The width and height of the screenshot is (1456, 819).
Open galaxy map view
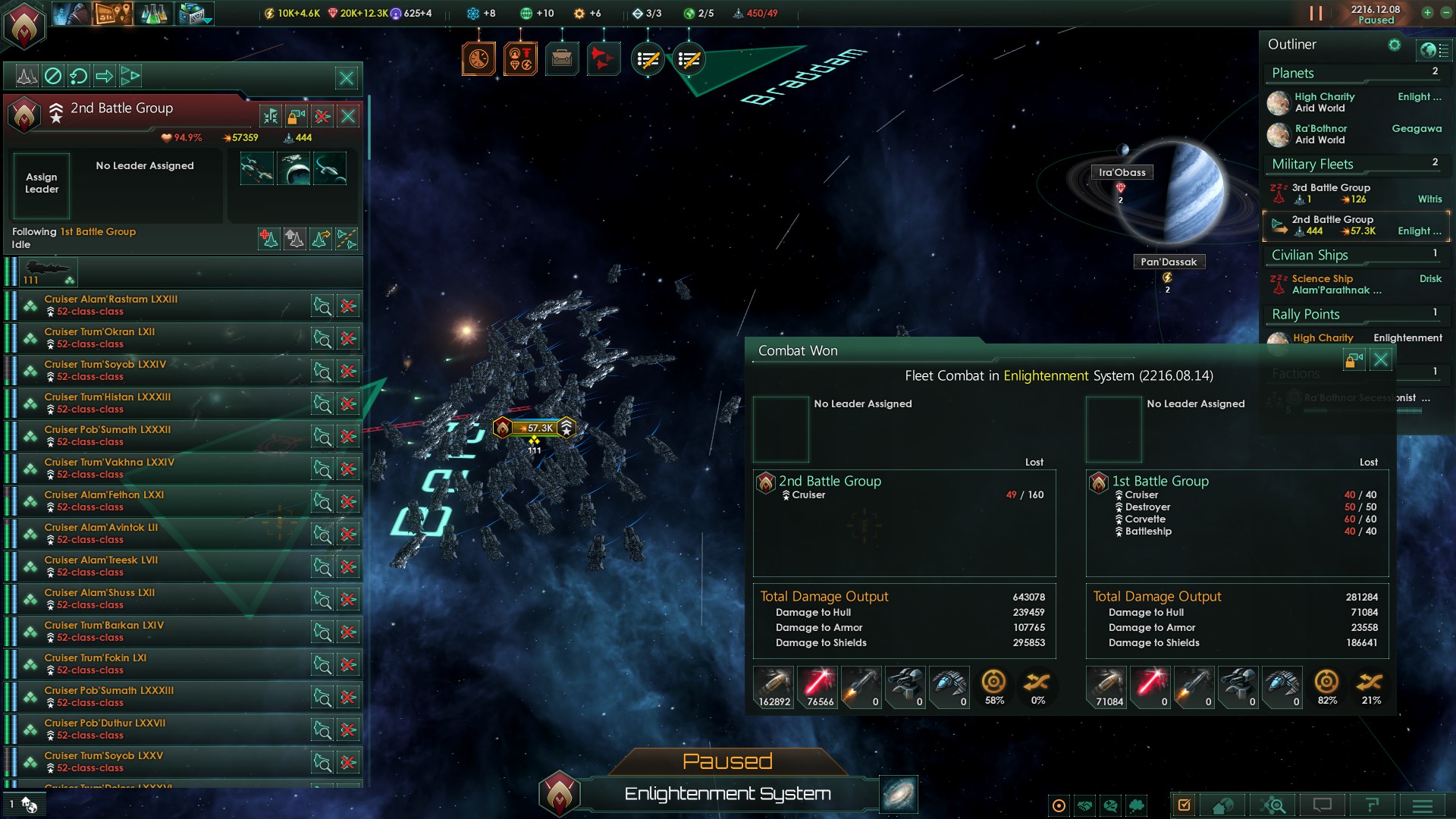899,795
